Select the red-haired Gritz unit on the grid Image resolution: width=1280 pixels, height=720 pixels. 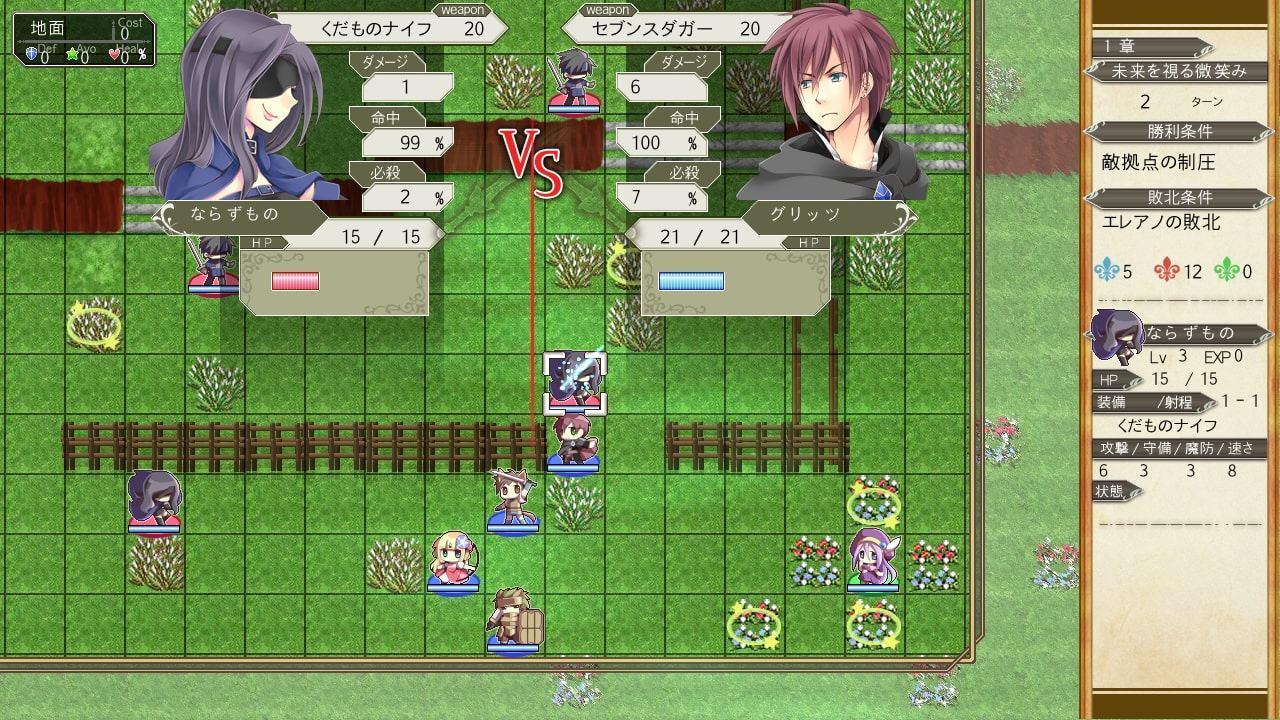click(573, 442)
